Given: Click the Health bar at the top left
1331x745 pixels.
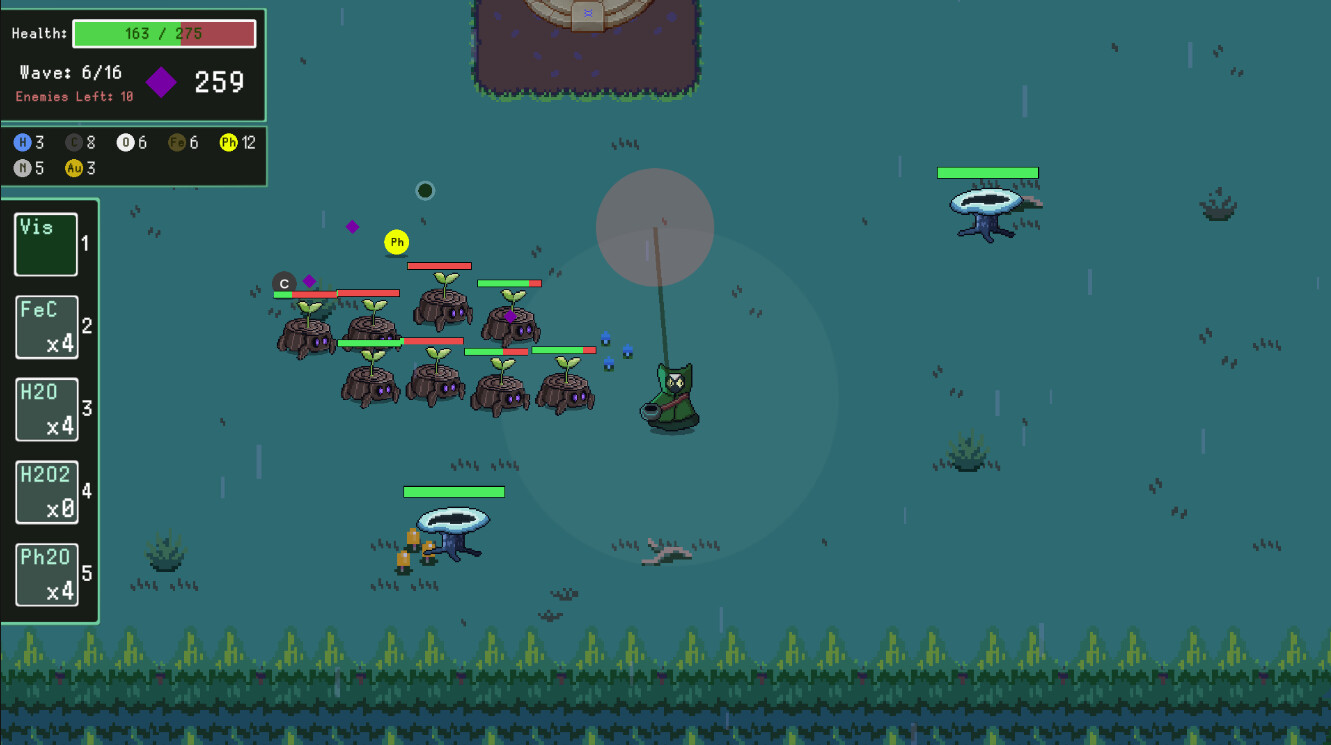Looking at the screenshot, I should (164, 33).
